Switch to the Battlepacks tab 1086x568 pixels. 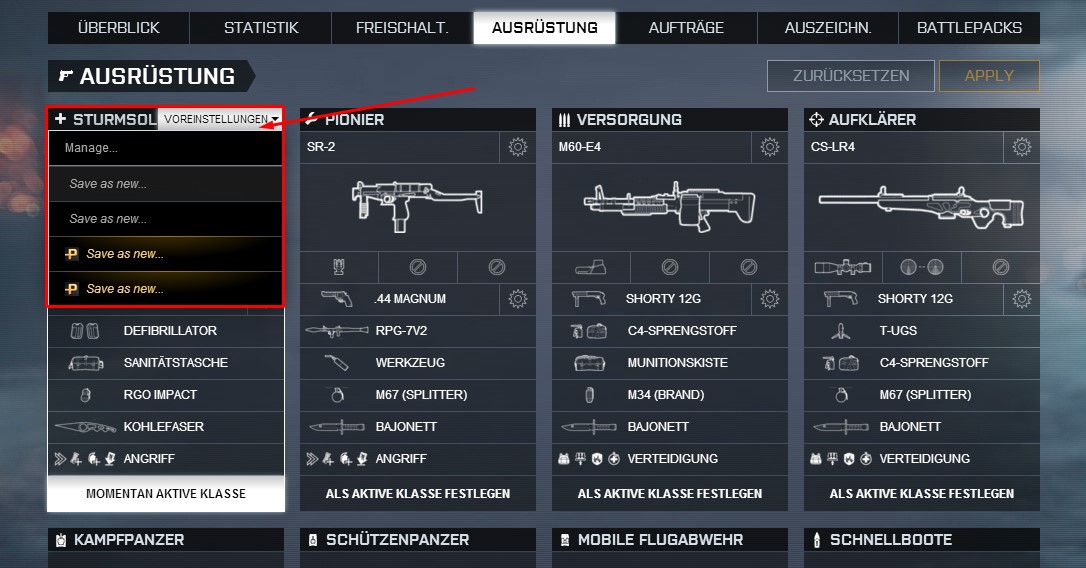pyautogui.click(x=969, y=28)
